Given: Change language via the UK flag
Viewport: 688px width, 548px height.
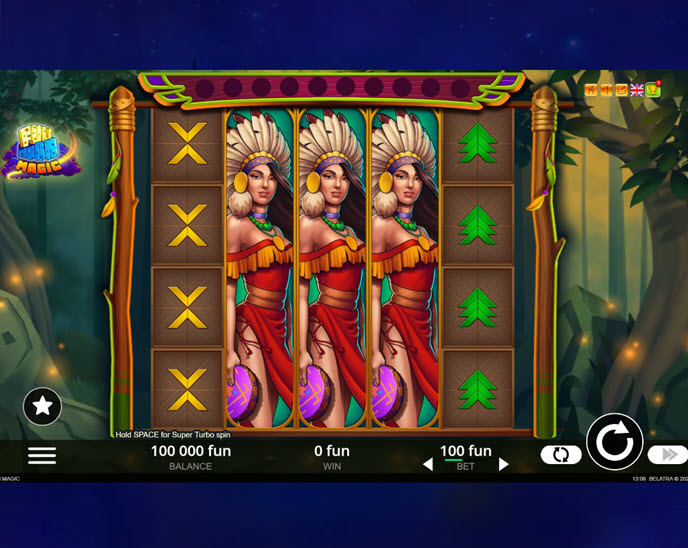Looking at the screenshot, I should (x=637, y=90).
